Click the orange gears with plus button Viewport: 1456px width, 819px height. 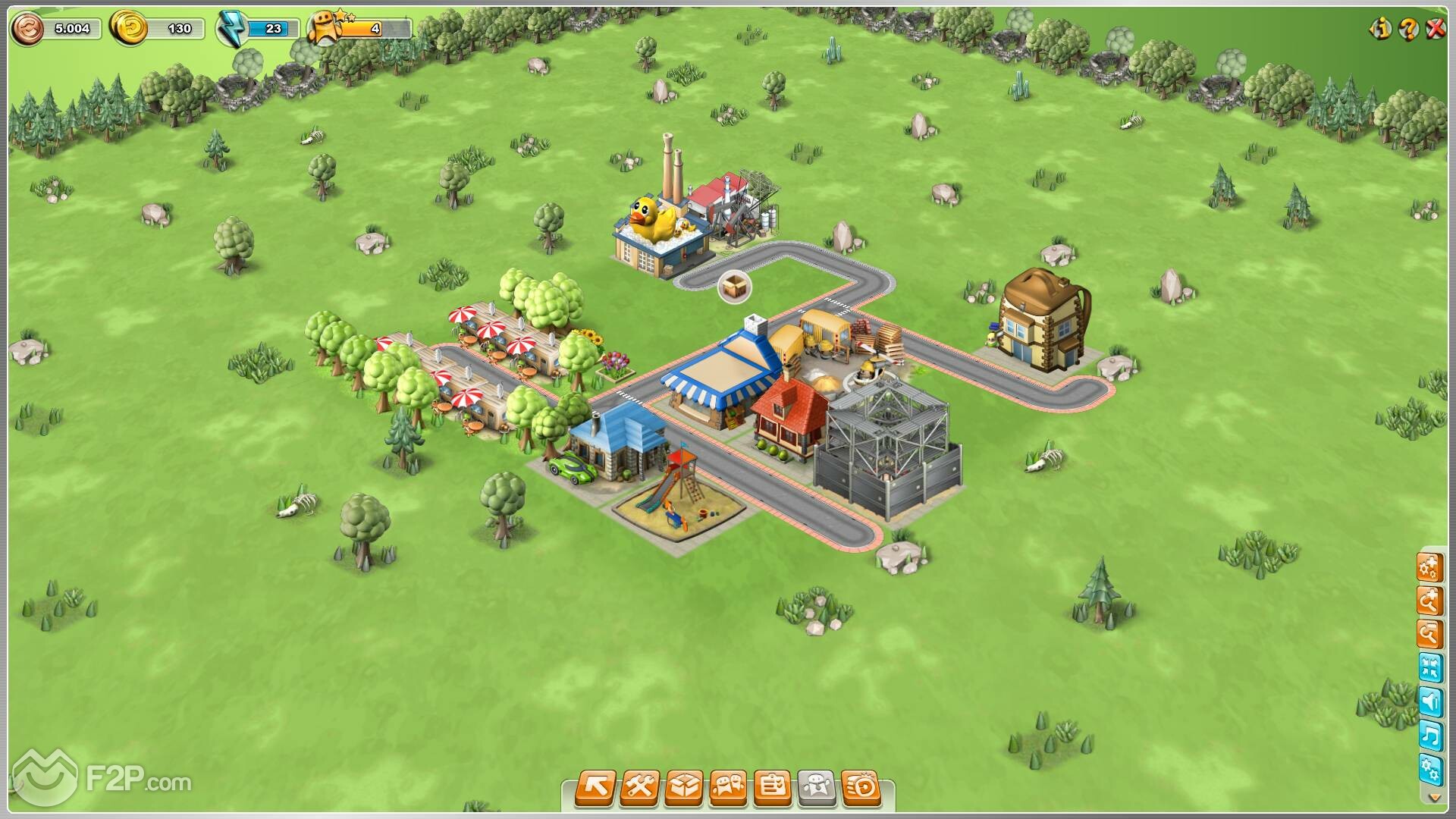[x=1429, y=567]
